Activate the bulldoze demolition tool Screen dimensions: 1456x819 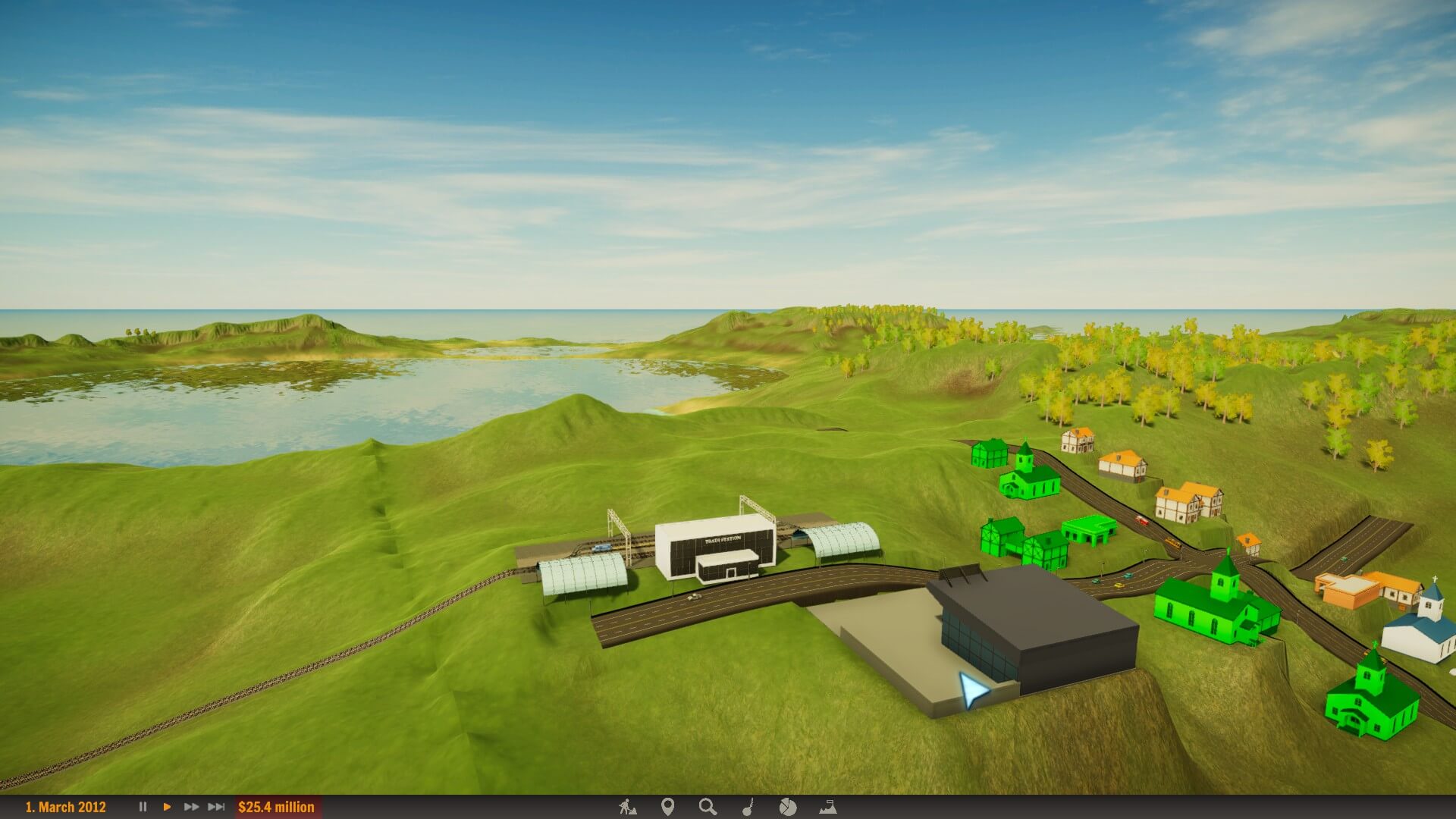(748, 807)
